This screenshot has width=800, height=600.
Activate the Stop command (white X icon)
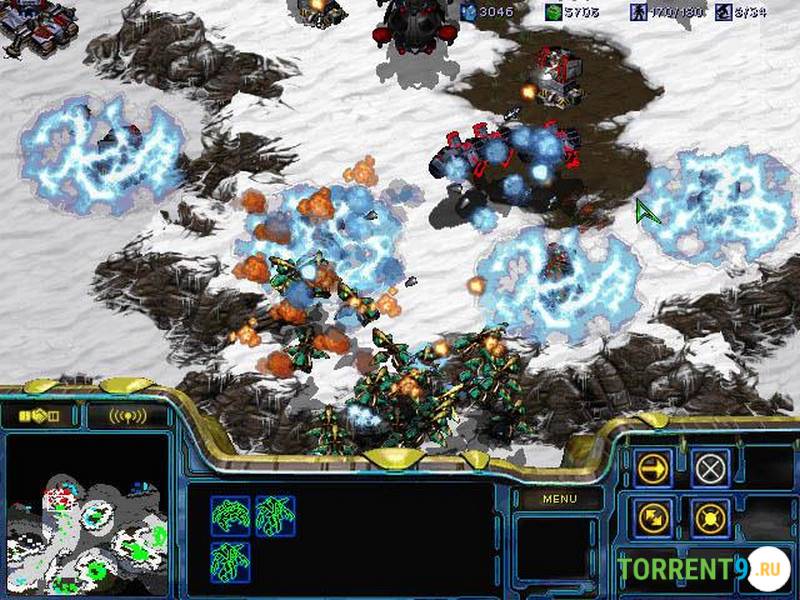pyautogui.click(x=710, y=468)
